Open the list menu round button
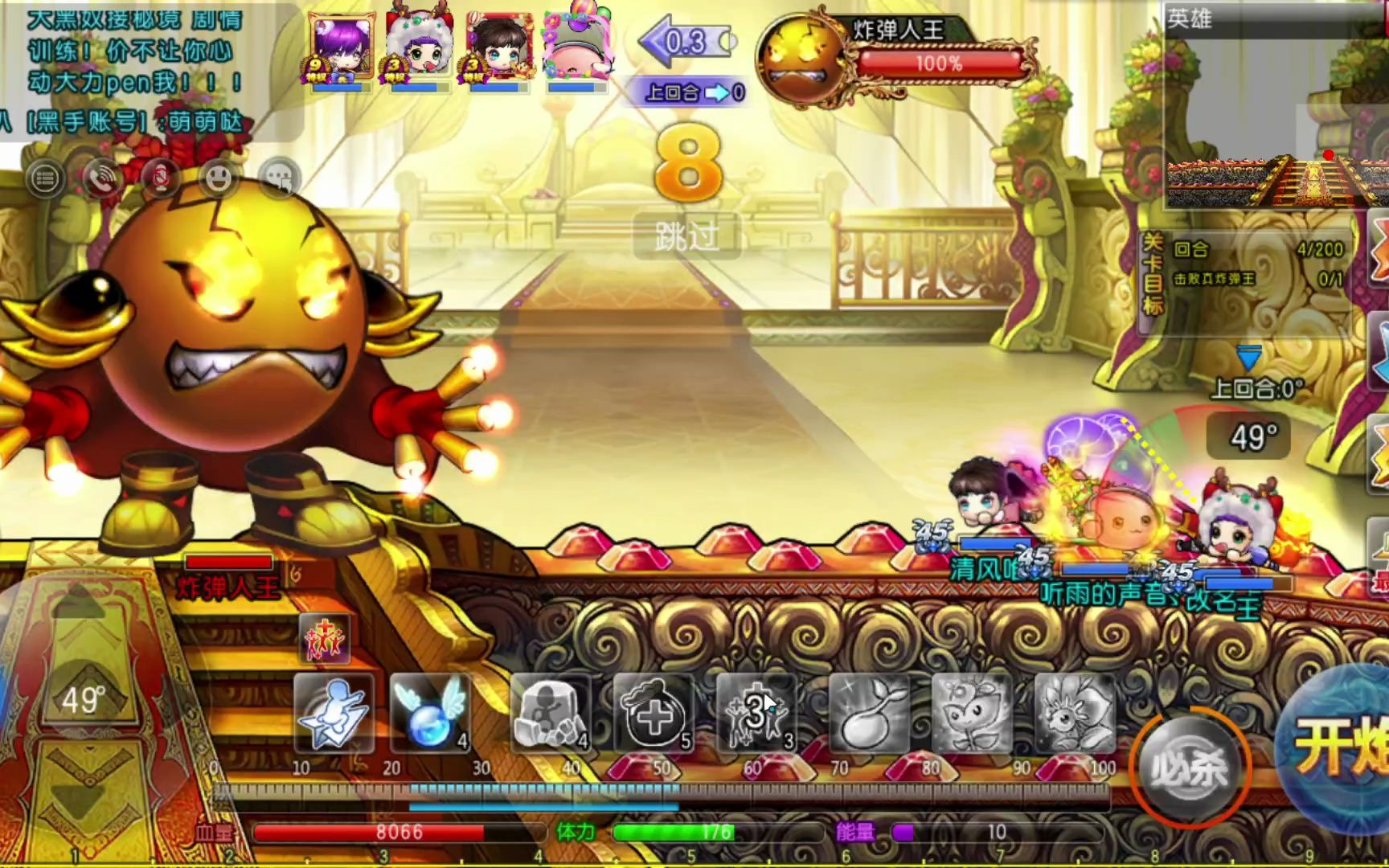1389x868 pixels. 45,178
